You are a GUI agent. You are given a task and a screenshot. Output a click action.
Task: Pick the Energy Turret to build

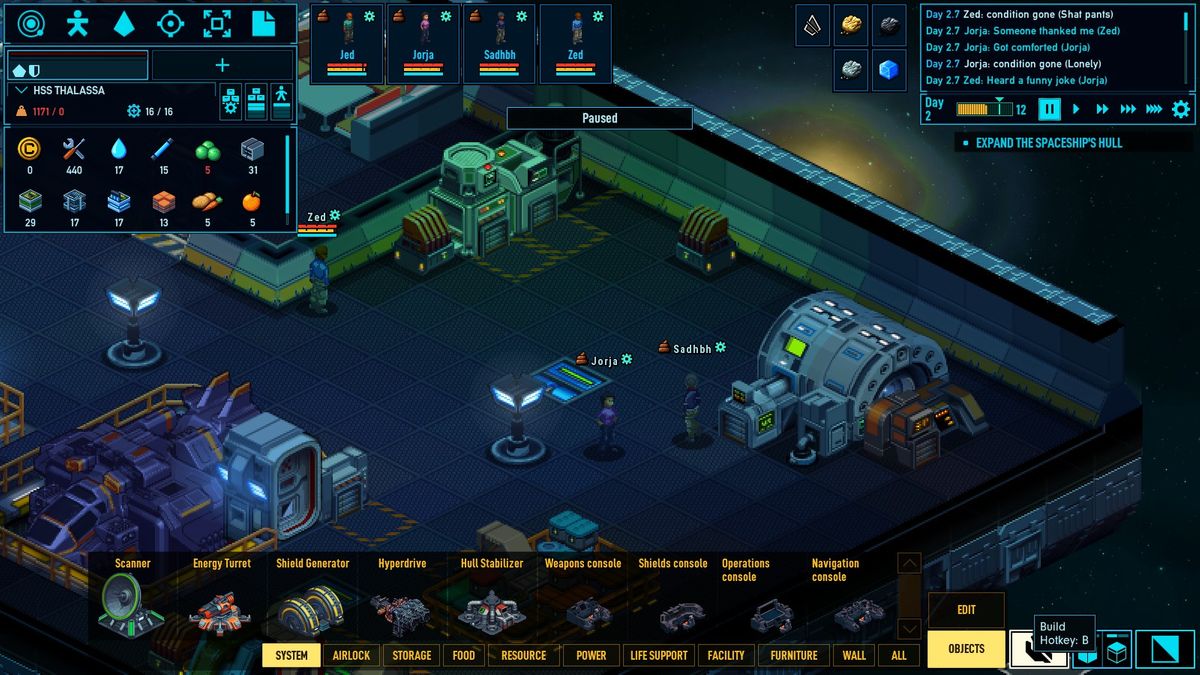221,601
